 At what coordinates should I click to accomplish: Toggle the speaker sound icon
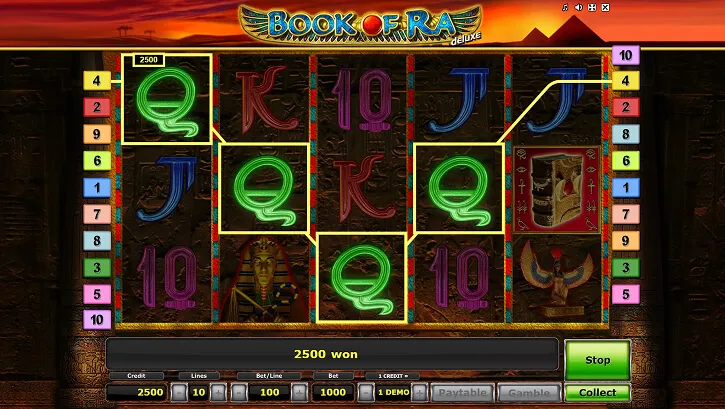click(x=578, y=9)
